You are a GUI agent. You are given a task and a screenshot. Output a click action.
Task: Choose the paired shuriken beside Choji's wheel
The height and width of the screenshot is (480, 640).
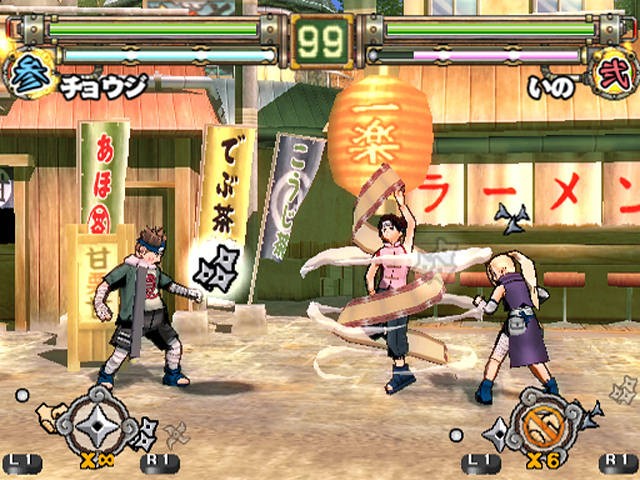point(143,432)
